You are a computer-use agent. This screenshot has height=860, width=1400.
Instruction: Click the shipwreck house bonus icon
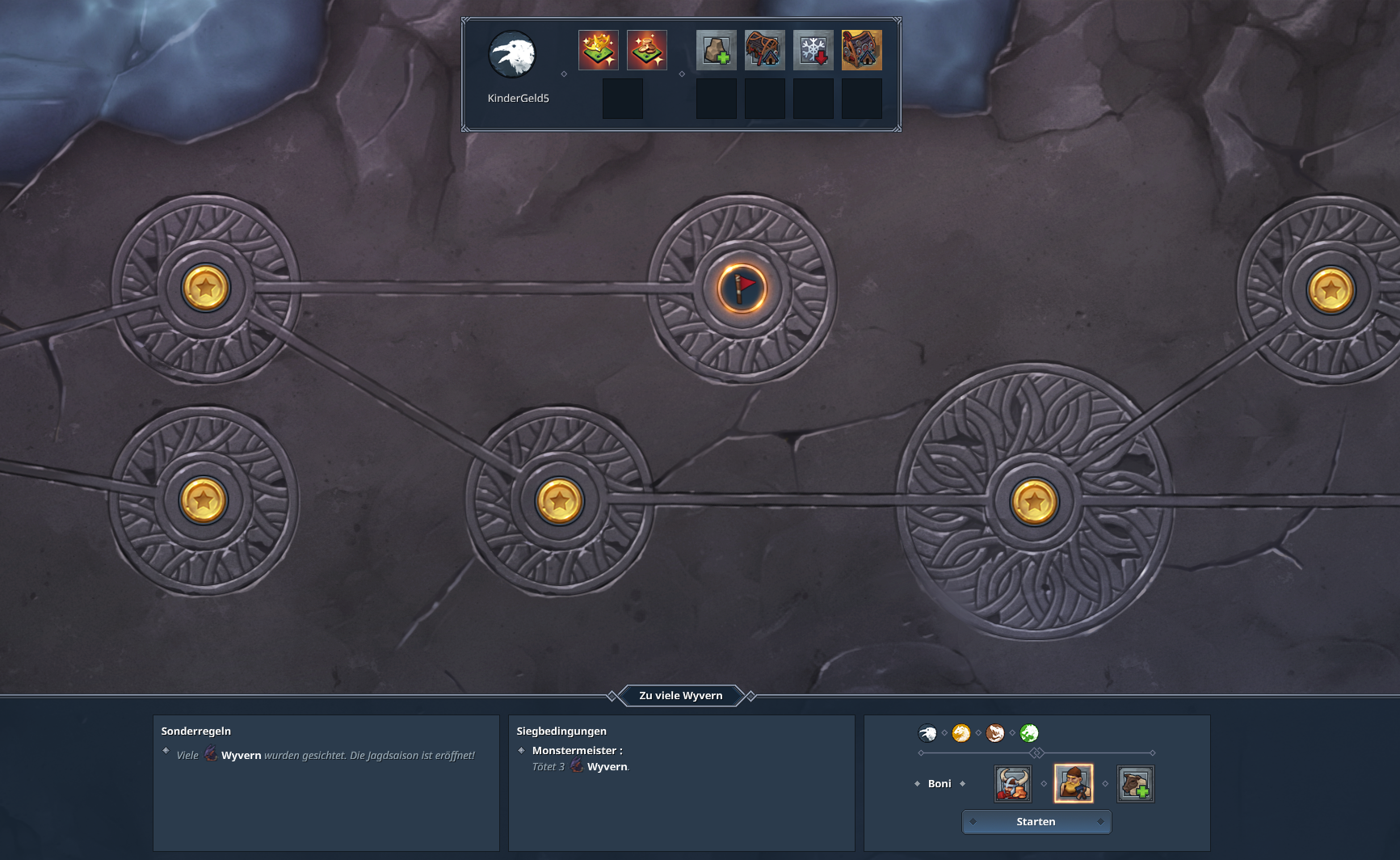click(765, 49)
